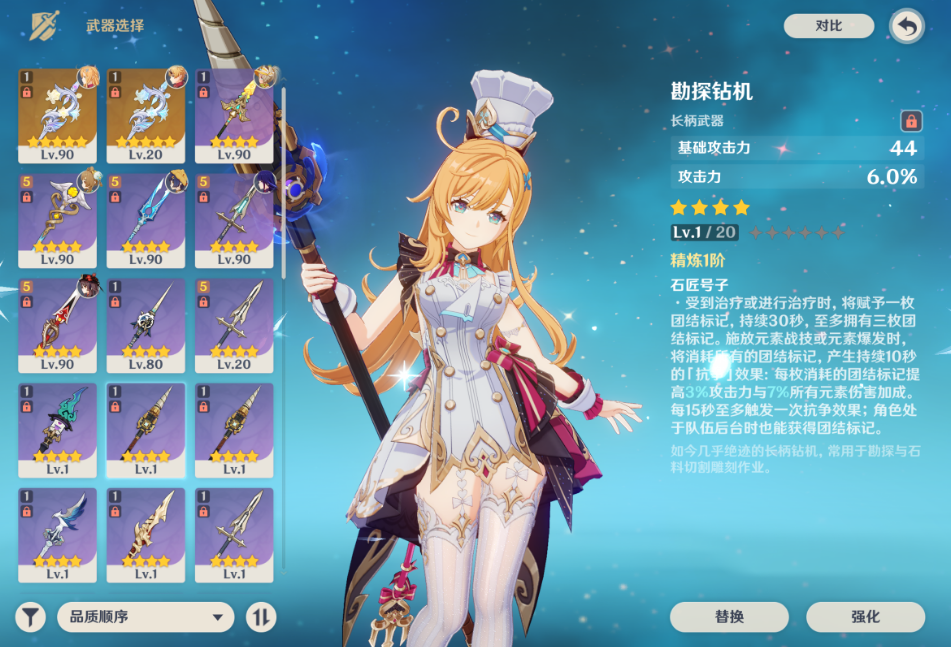This screenshot has height=647, width=951.
Task: Choose the gold five-star Lv.20 polearm
Action: coord(146,114)
